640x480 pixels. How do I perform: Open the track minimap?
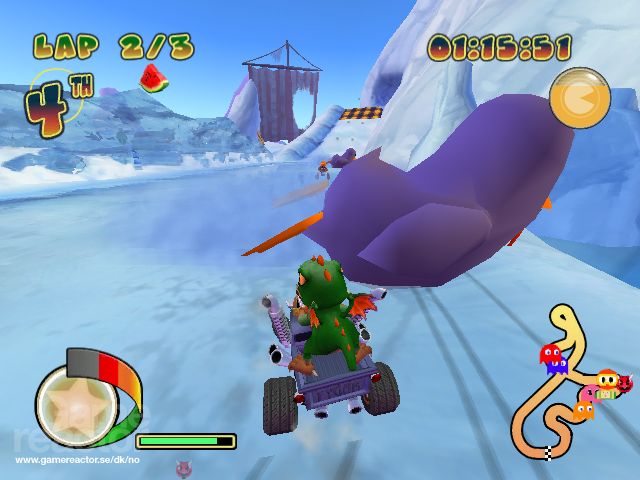(563, 385)
